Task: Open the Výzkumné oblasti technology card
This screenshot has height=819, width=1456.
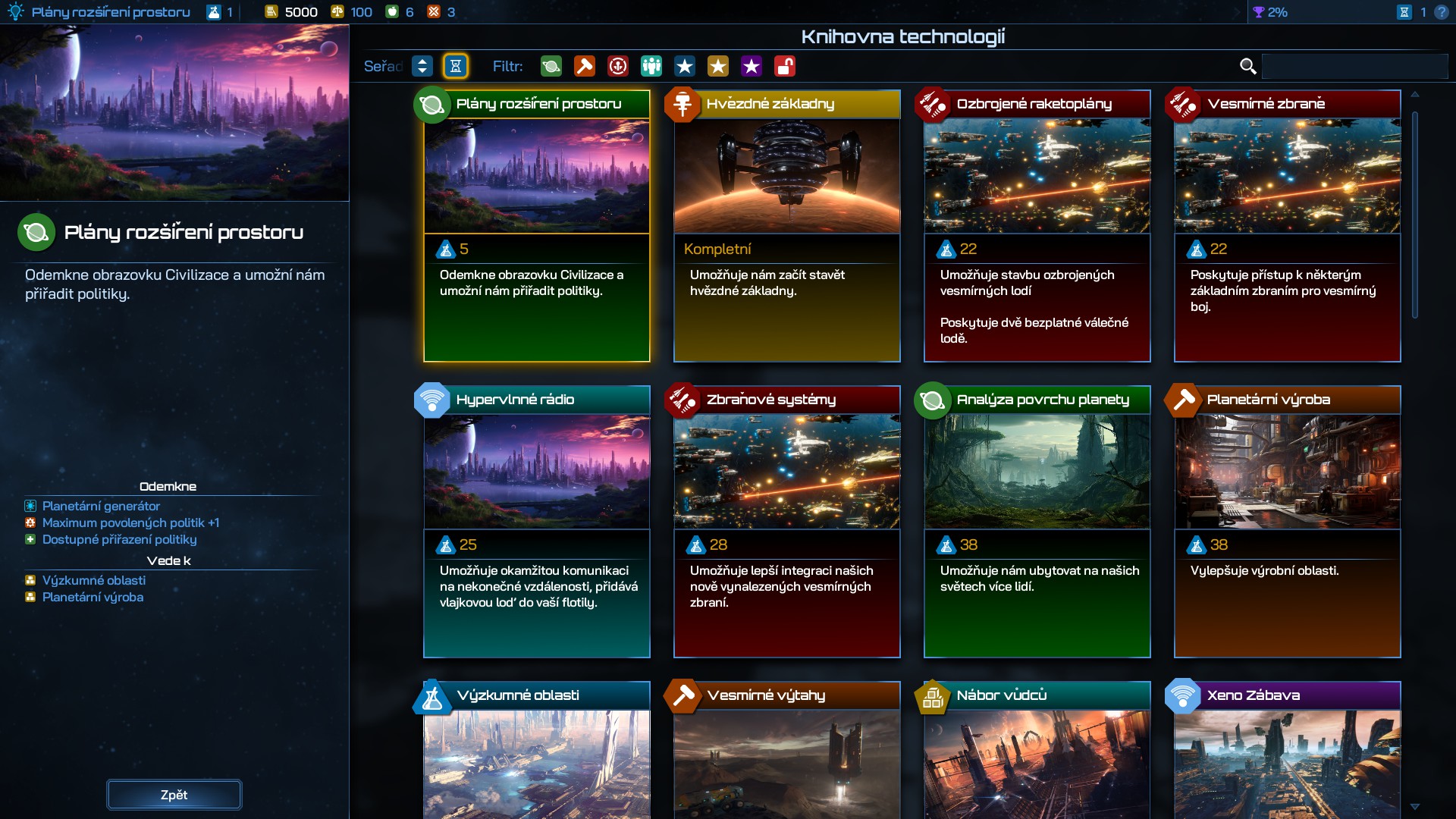Action: [536, 751]
